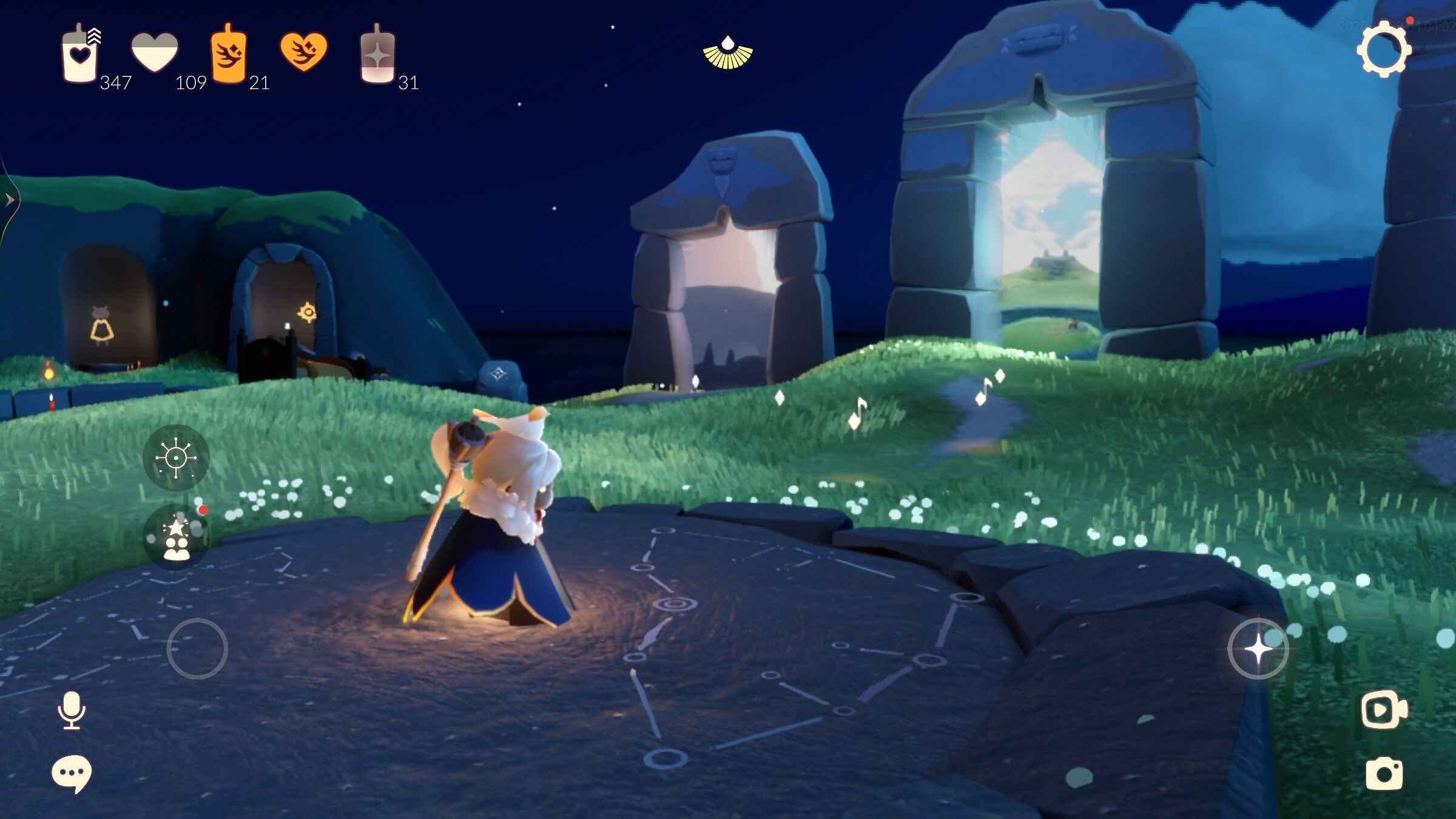Screen dimensions: 1456x819
Task: Start video recording with camcorder icon
Action: point(1384,709)
